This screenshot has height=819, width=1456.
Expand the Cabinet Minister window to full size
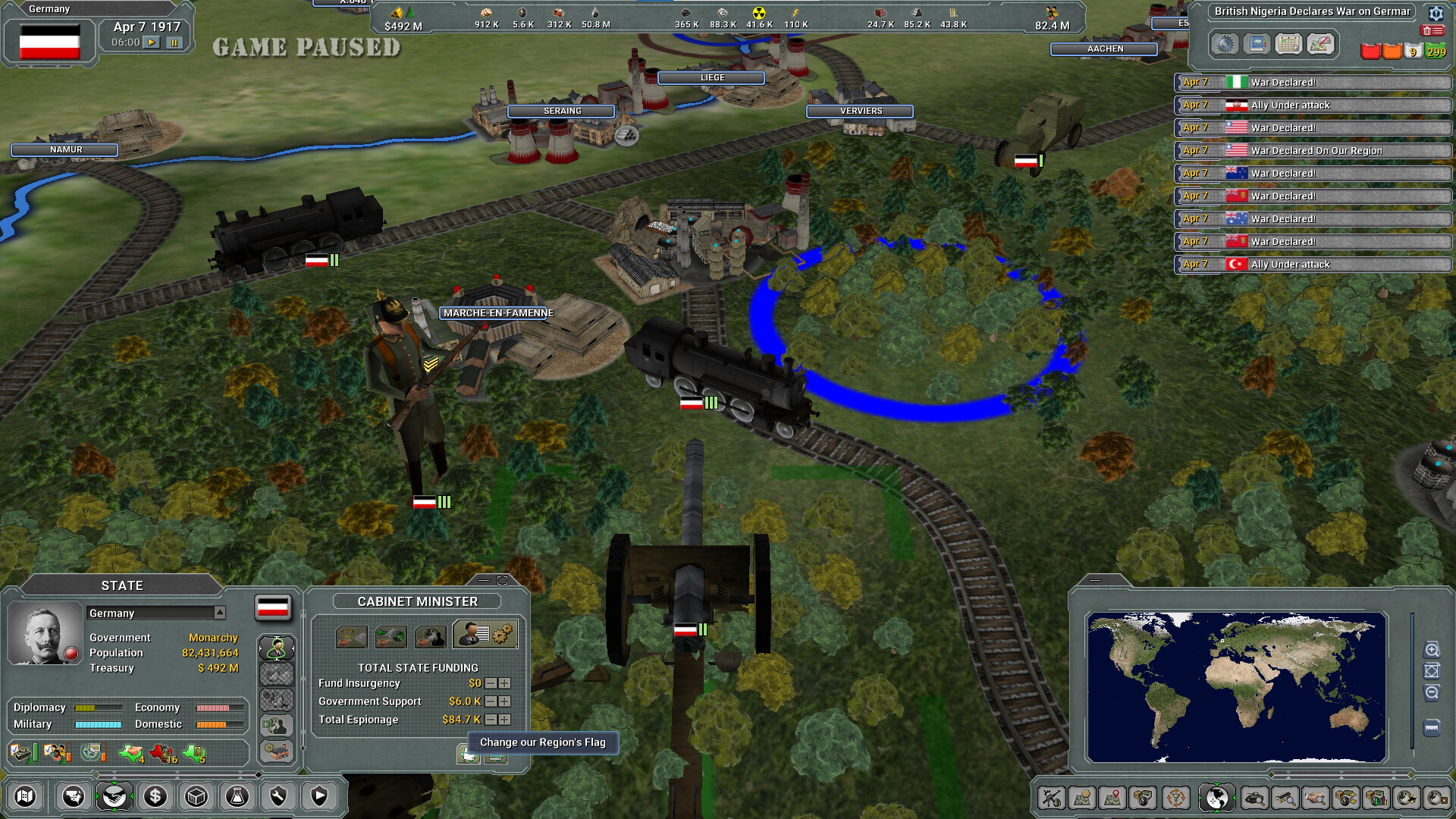[503, 580]
